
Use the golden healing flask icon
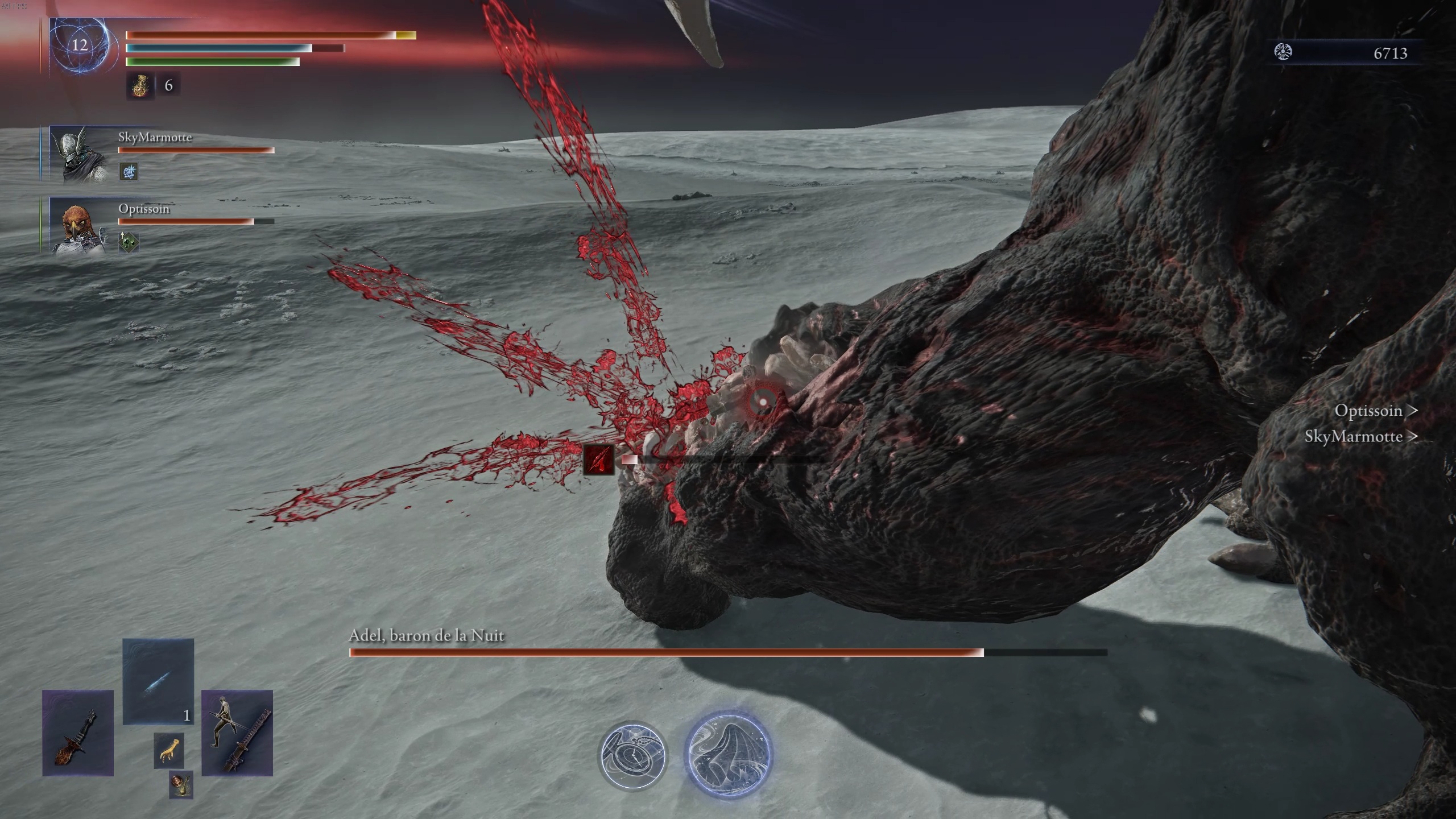coord(140,86)
